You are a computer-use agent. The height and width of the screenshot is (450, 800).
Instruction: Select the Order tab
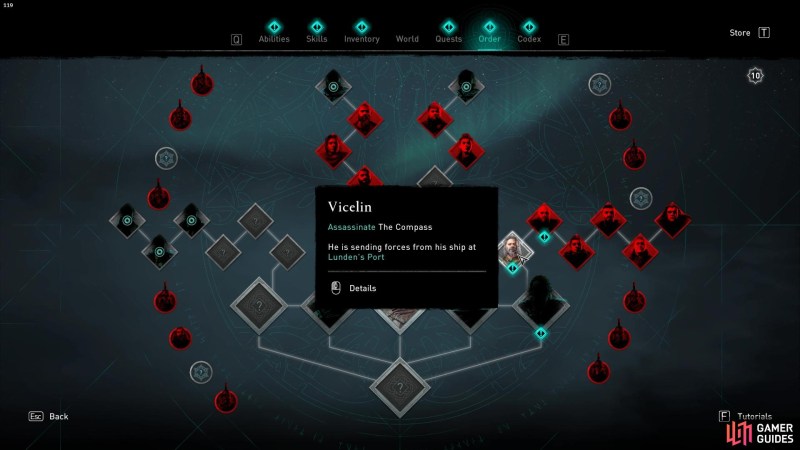(x=489, y=39)
